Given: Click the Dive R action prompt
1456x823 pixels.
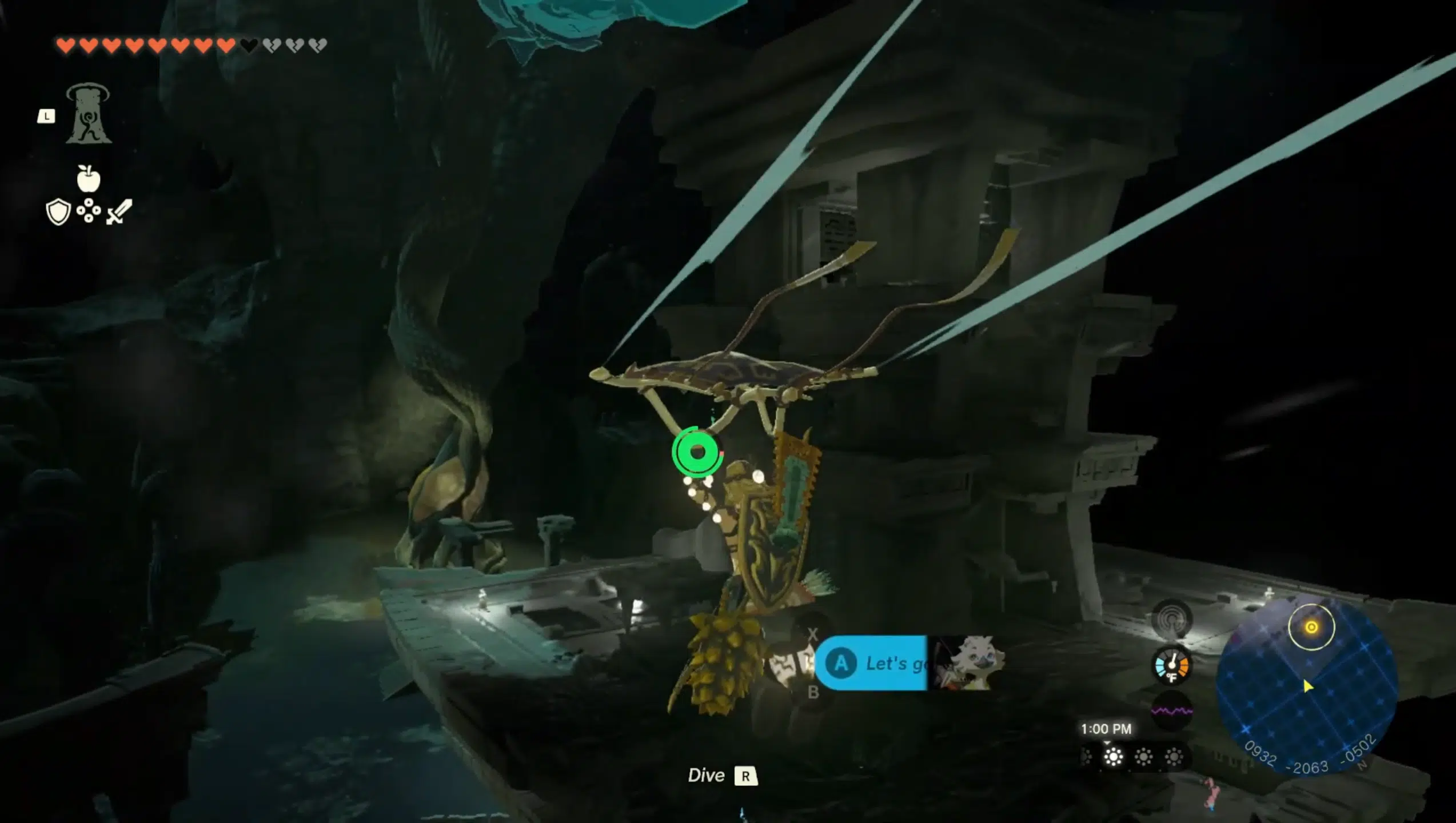Looking at the screenshot, I should (x=721, y=776).
